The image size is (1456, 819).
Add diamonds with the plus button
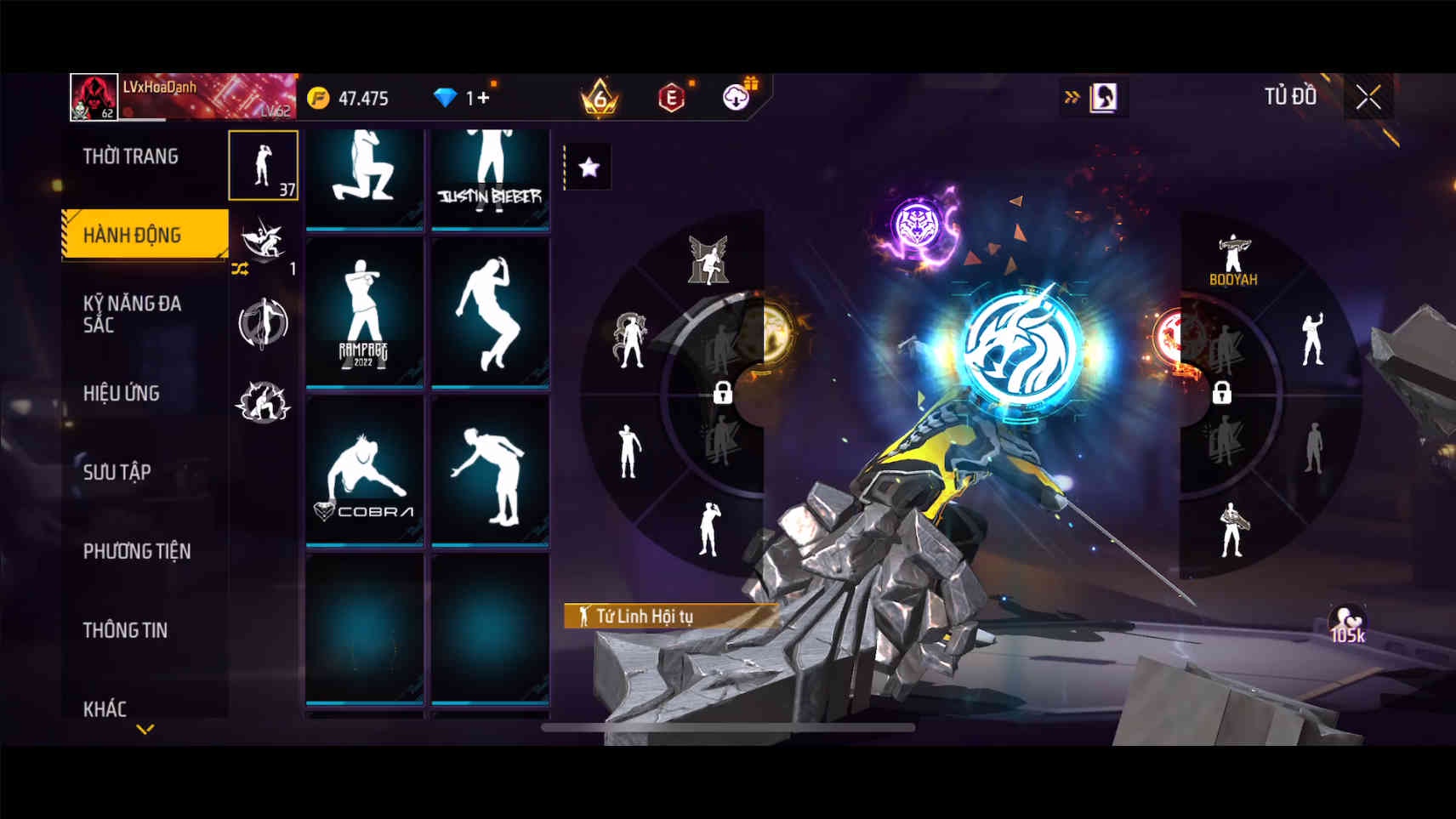482,98
